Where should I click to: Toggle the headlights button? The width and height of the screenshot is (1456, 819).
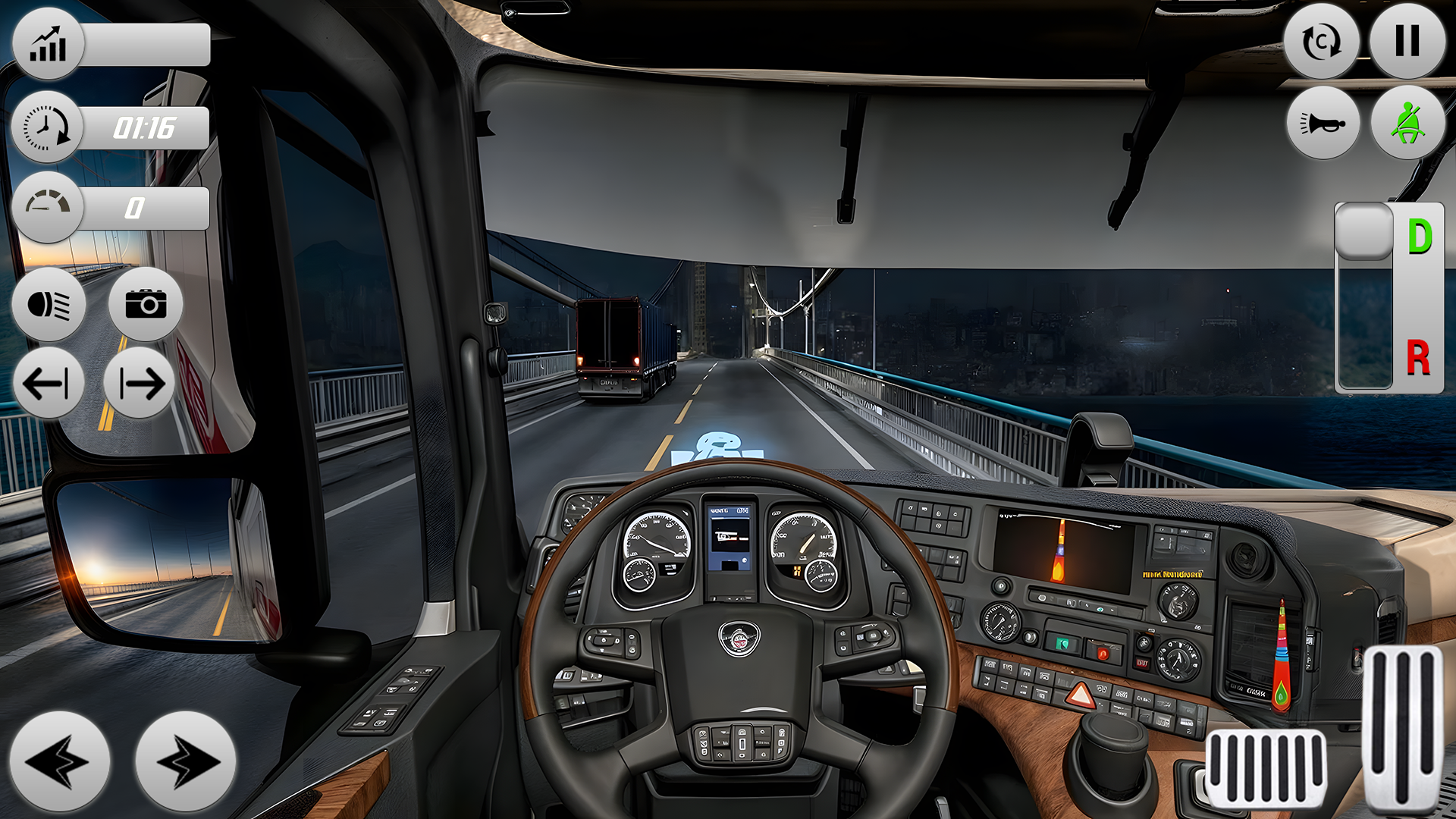49,305
